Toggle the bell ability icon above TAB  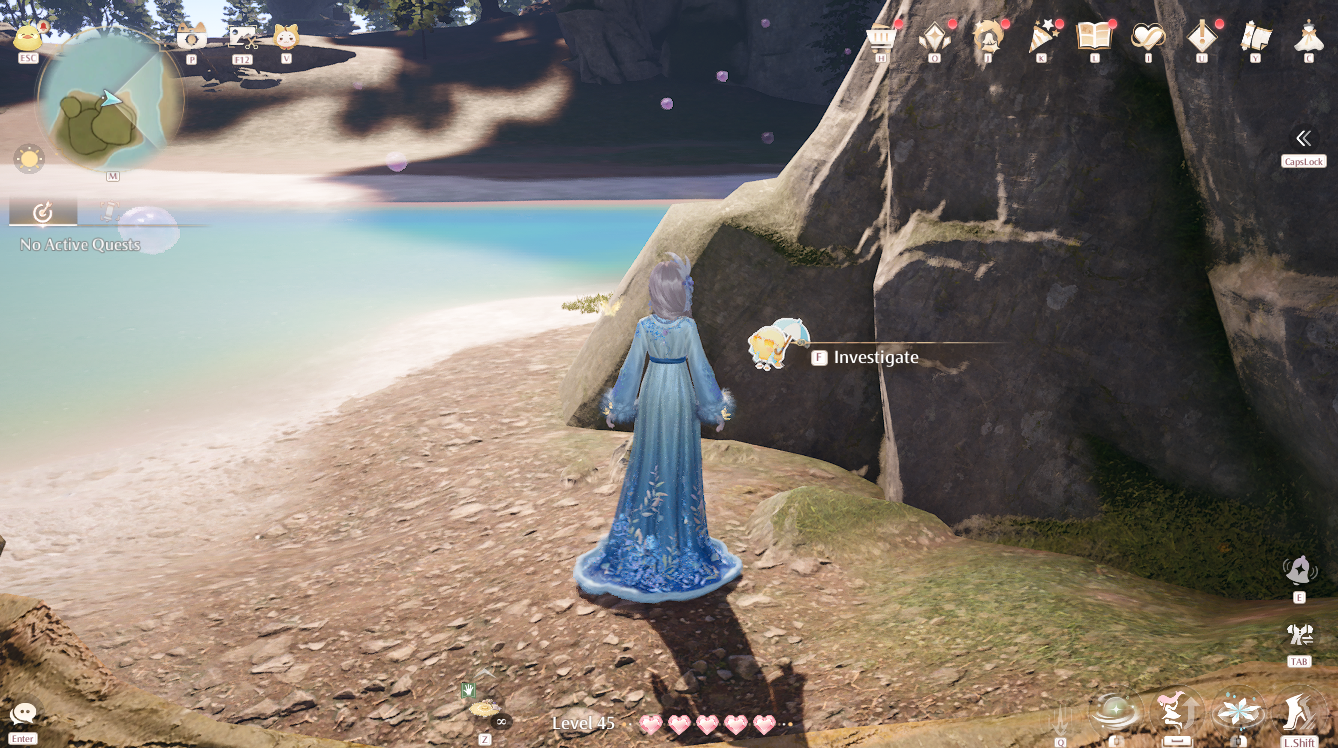[1298, 570]
